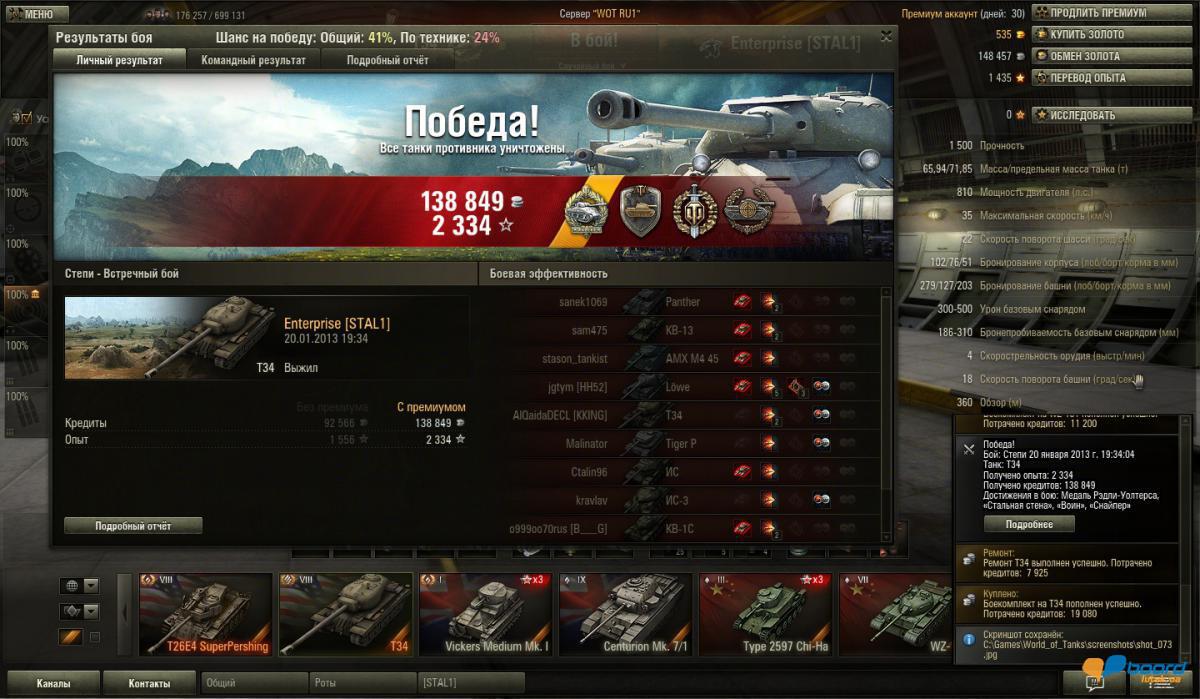Open the Контакты contacts list
Viewport: 1200px width, 699px height.
[x=149, y=684]
